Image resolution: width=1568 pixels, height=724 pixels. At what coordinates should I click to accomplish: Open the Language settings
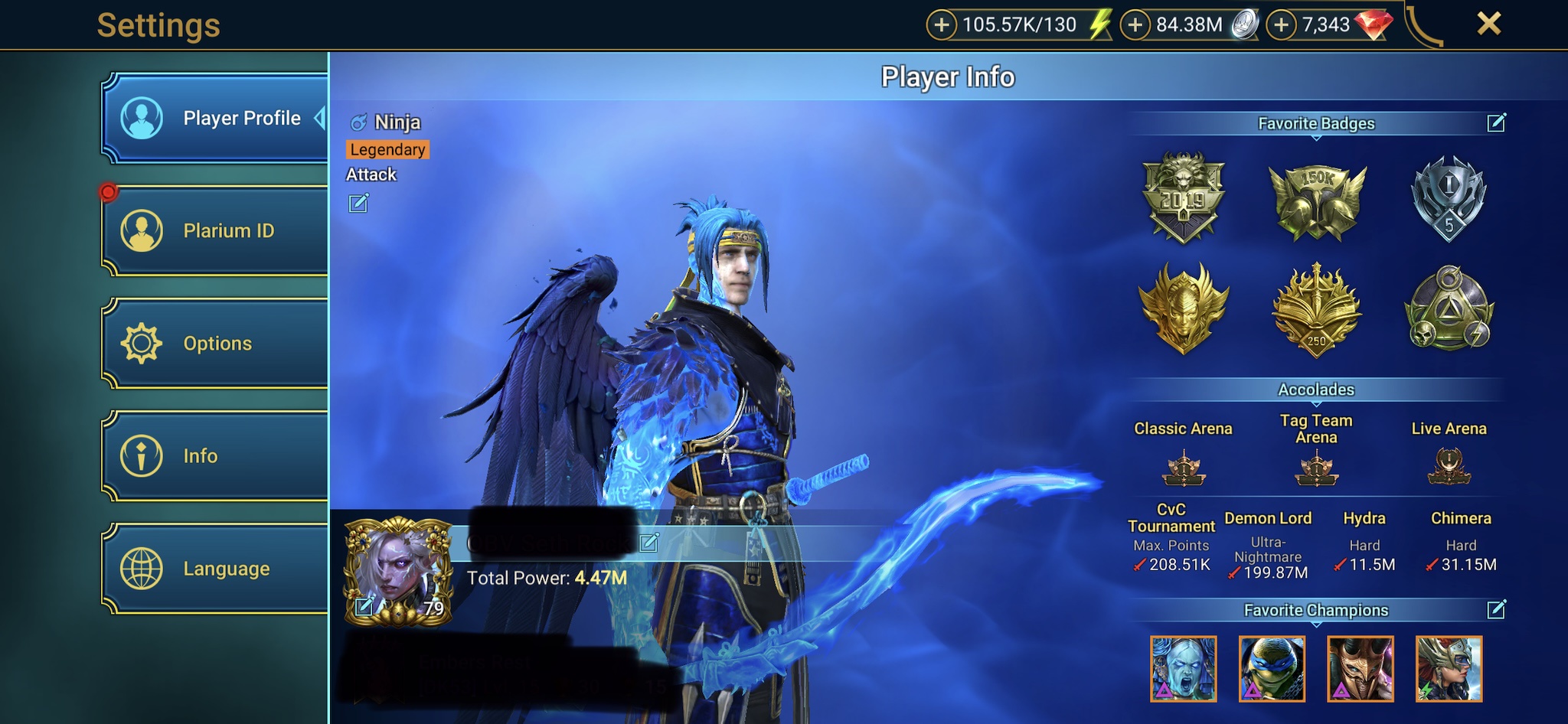pos(216,569)
